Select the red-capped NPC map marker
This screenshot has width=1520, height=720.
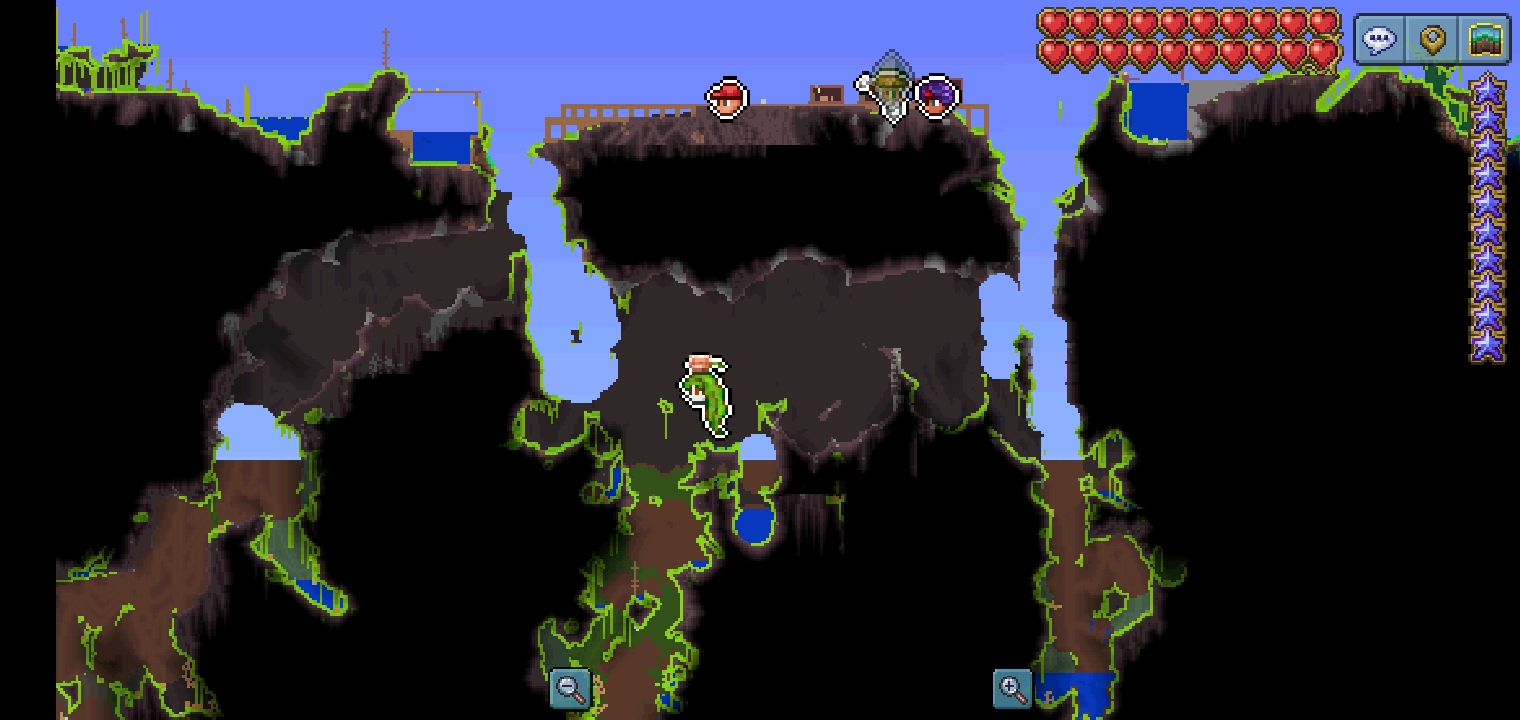coord(727,99)
